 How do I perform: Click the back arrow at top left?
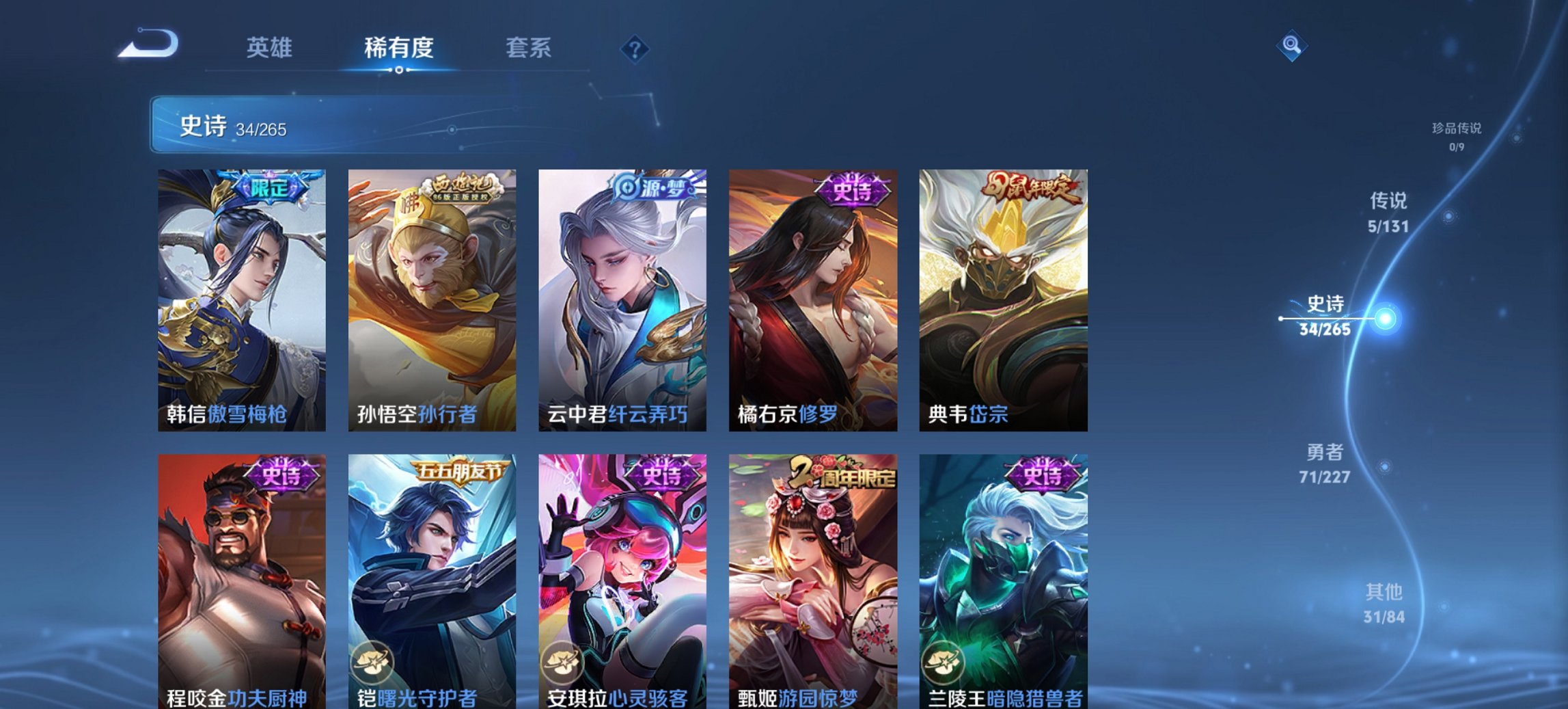146,44
